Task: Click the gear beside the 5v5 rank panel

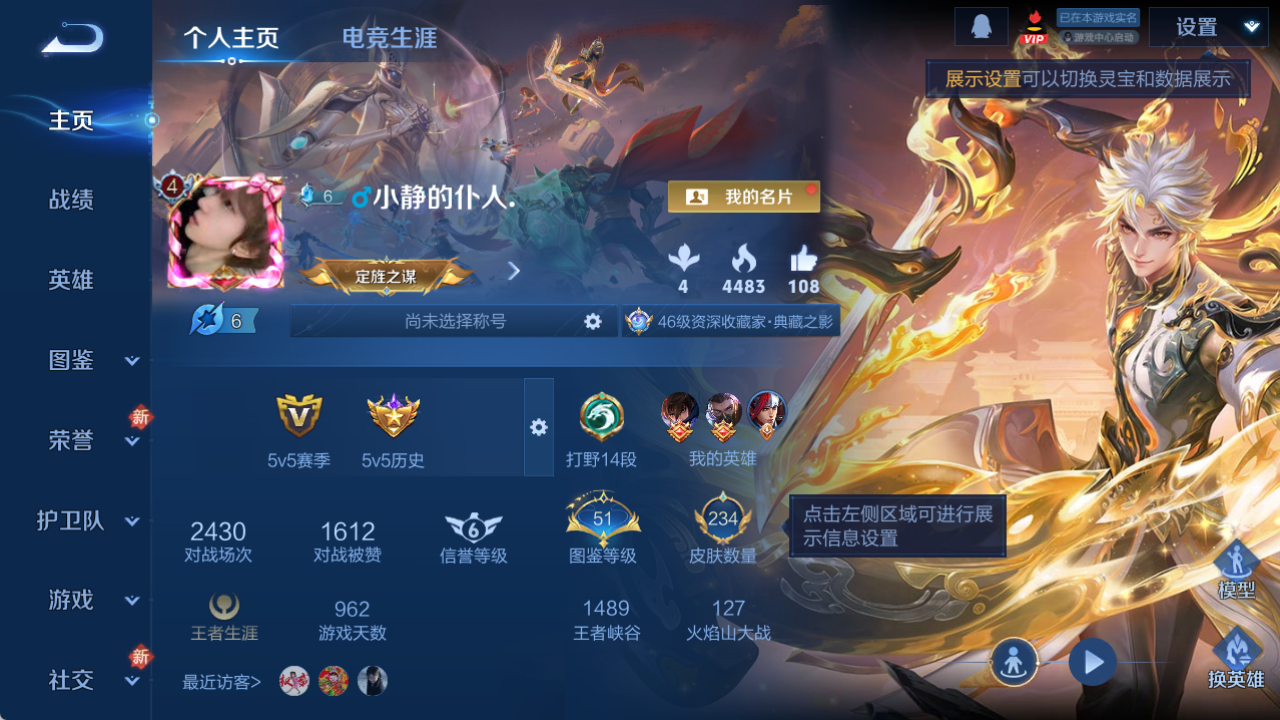Action: 540,427
